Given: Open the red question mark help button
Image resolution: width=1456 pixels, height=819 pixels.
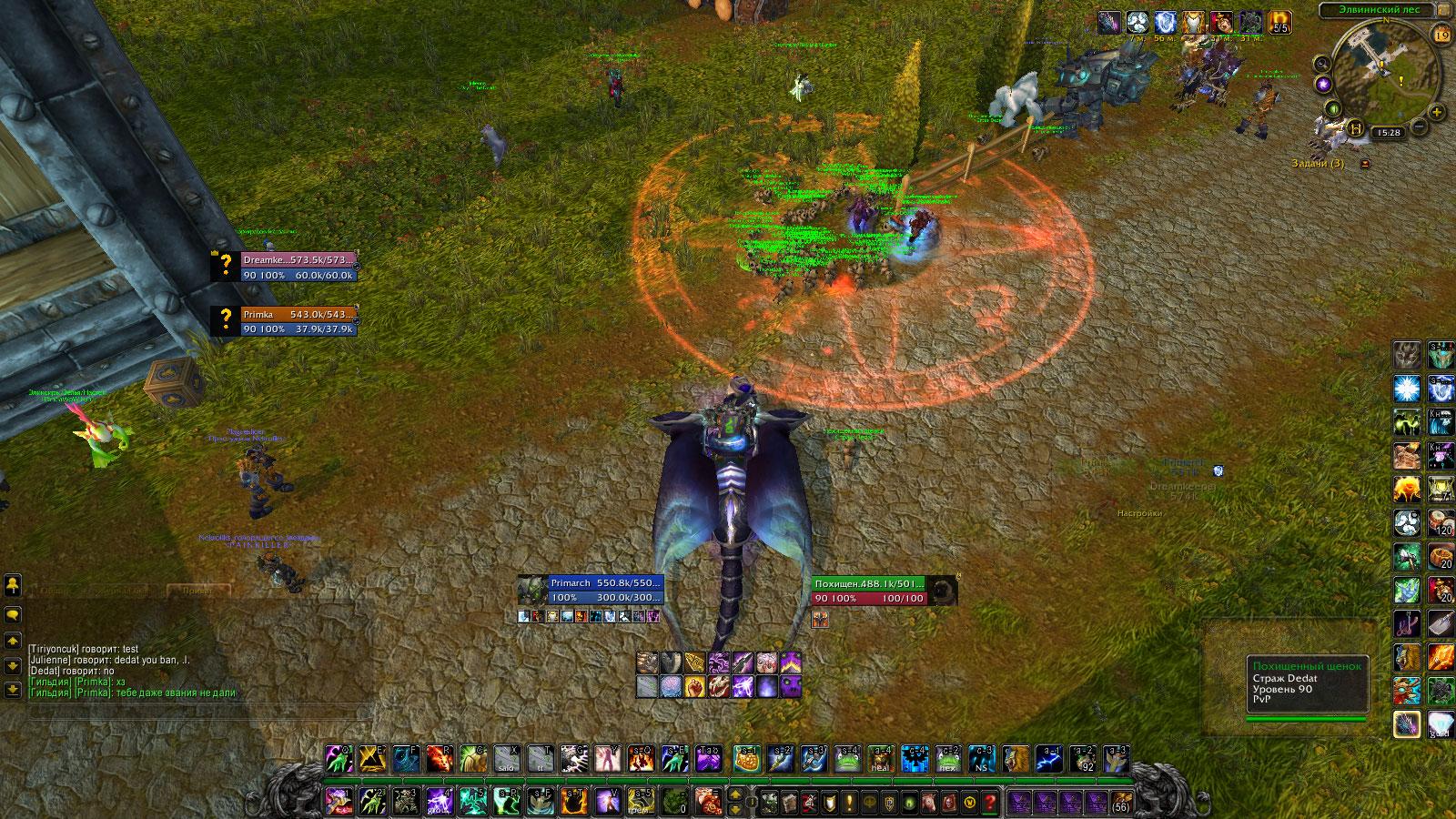Looking at the screenshot, I should pos(989,802).
